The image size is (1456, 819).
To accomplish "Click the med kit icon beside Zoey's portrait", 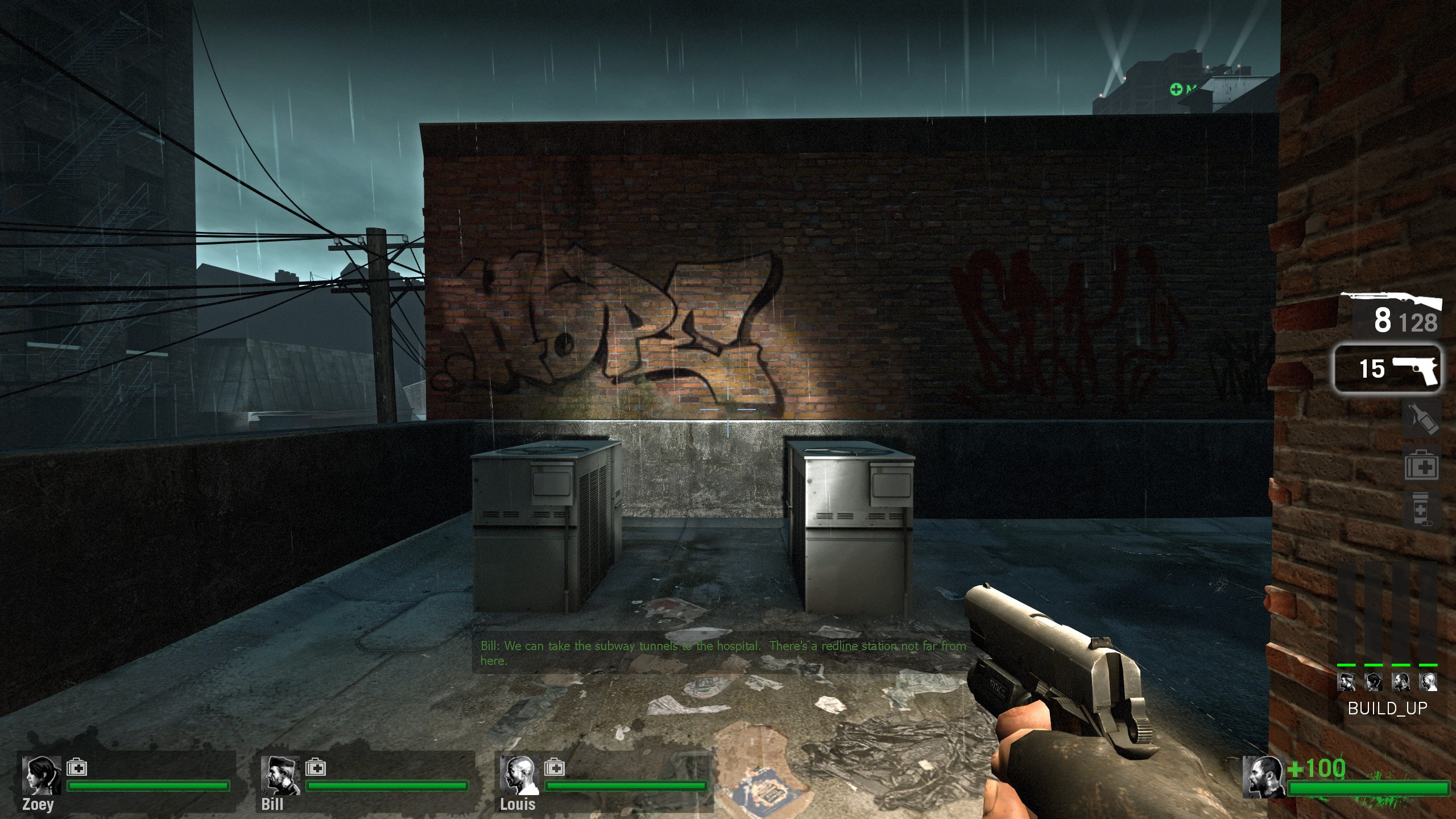I will tap(77, 766).
